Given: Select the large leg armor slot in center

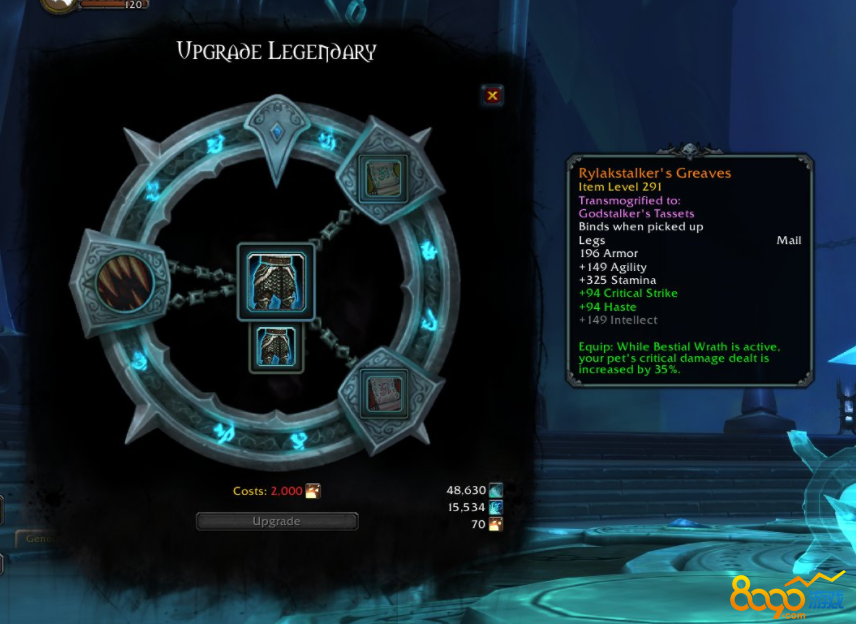Looking at the screenshot, I should (275, 282).
